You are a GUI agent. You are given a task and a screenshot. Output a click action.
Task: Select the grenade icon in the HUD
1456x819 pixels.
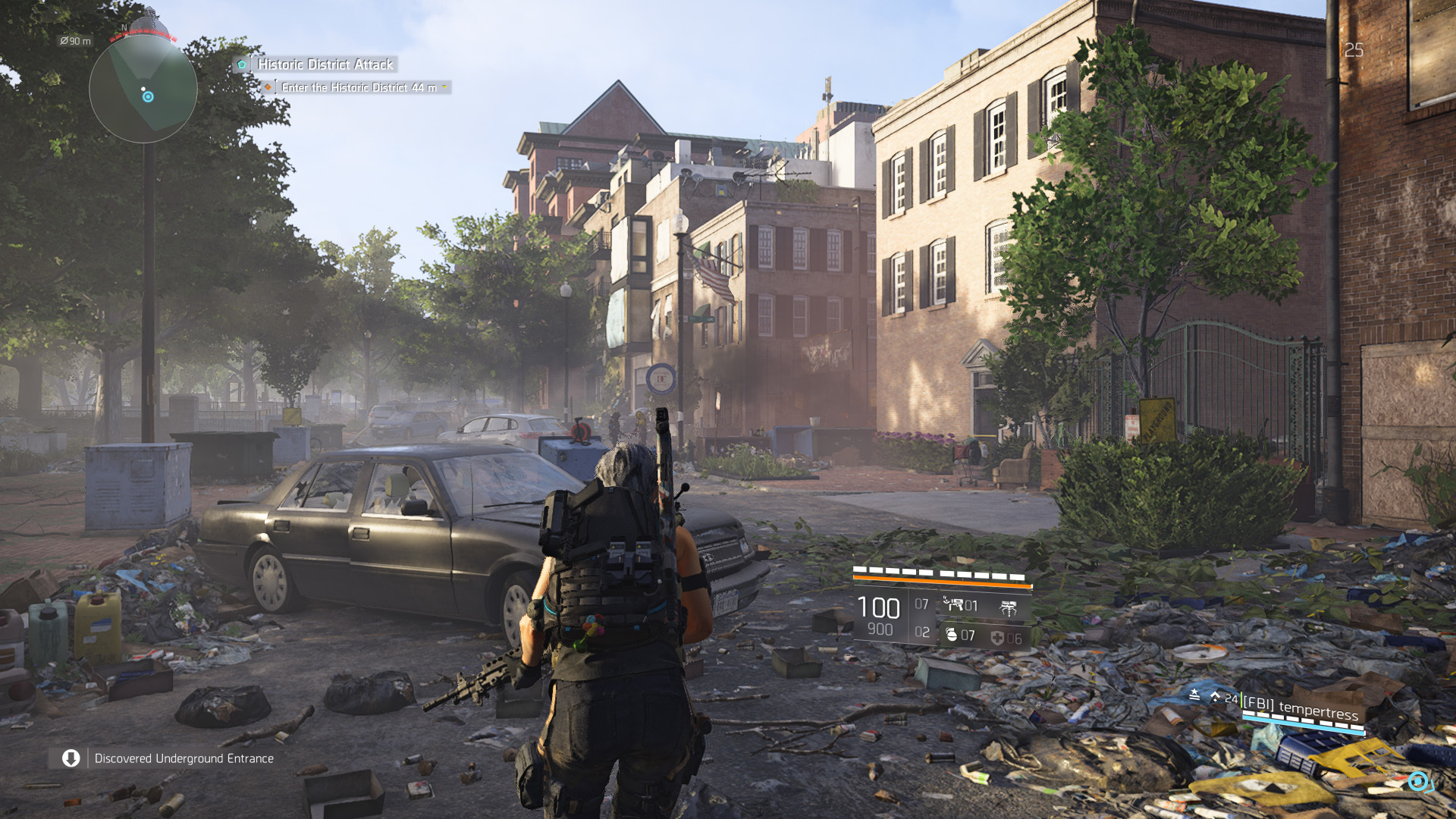click(952, 636)
